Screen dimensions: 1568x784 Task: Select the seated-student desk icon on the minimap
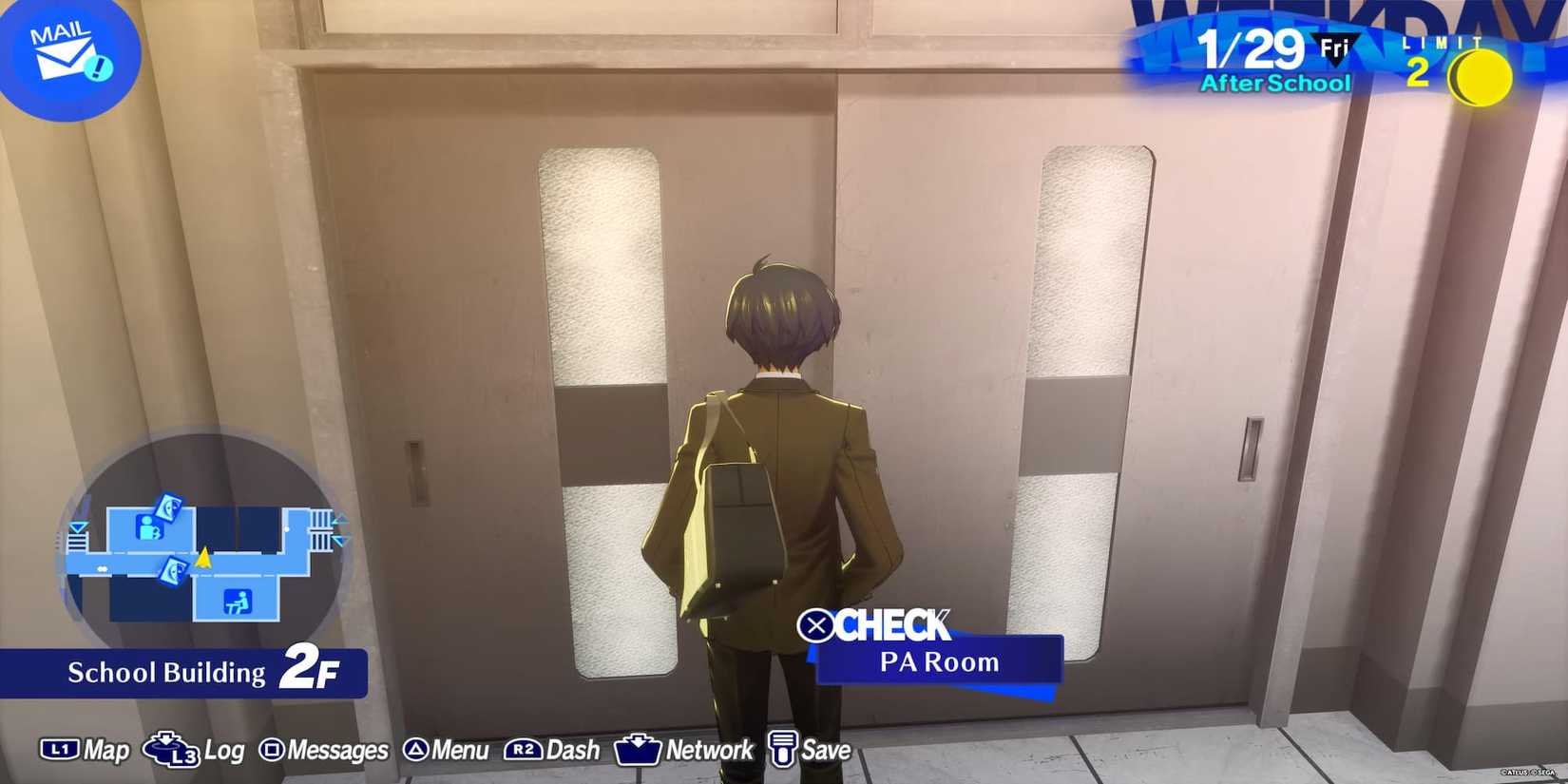[237, 602]
